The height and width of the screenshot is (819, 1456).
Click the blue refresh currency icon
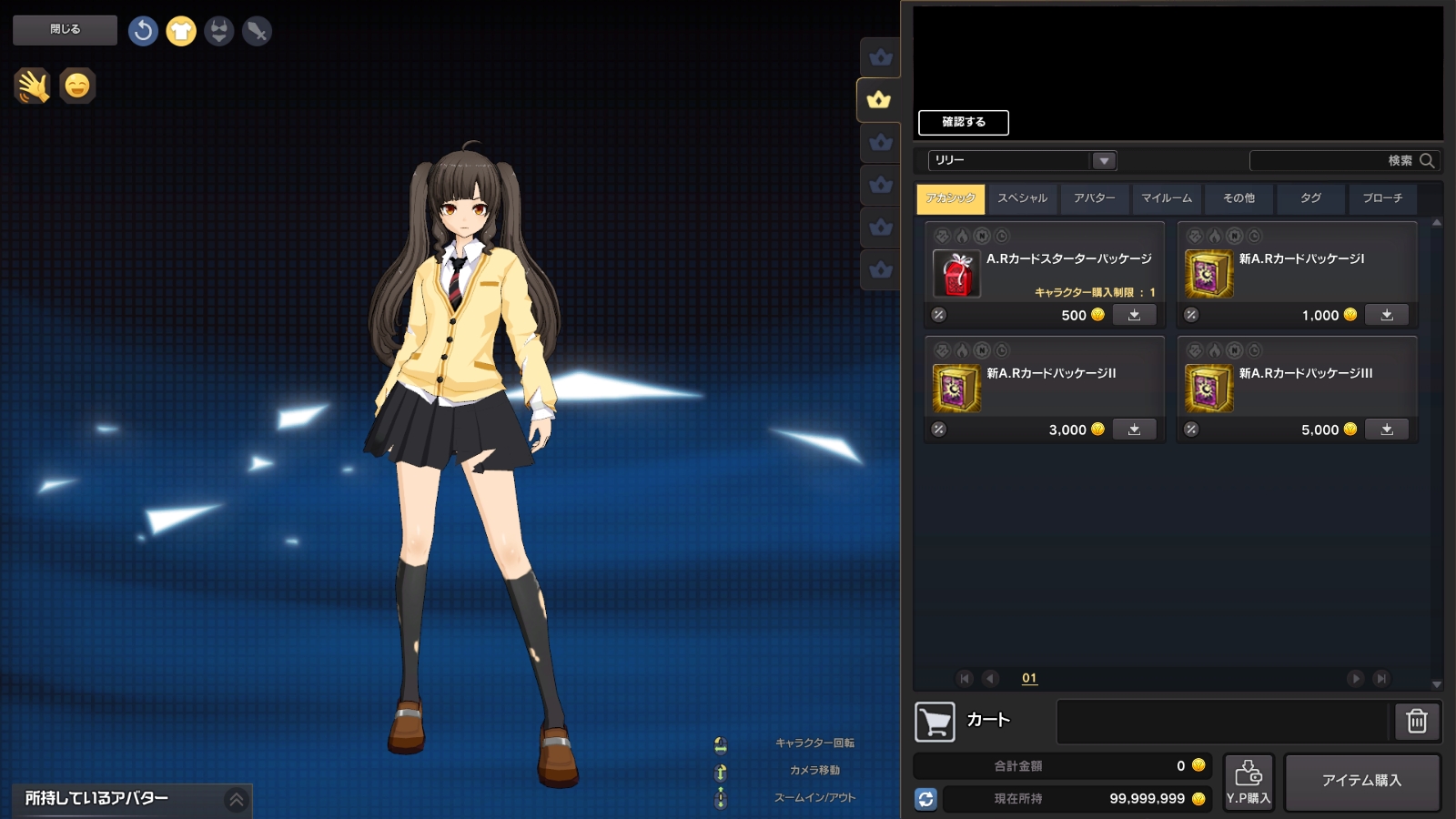coord(927,799)
